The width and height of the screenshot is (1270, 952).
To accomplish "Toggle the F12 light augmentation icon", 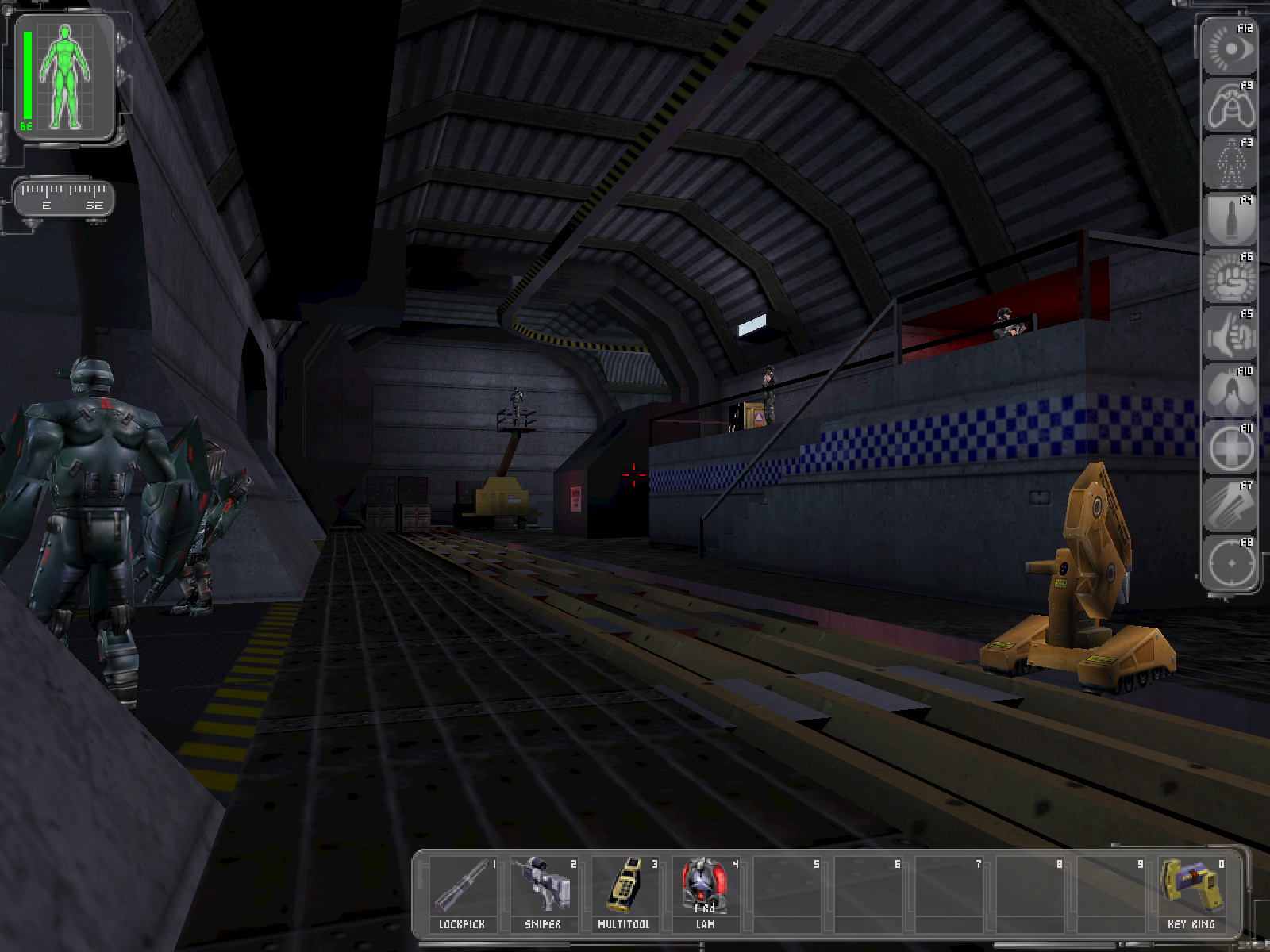I will click(1229, 49).
